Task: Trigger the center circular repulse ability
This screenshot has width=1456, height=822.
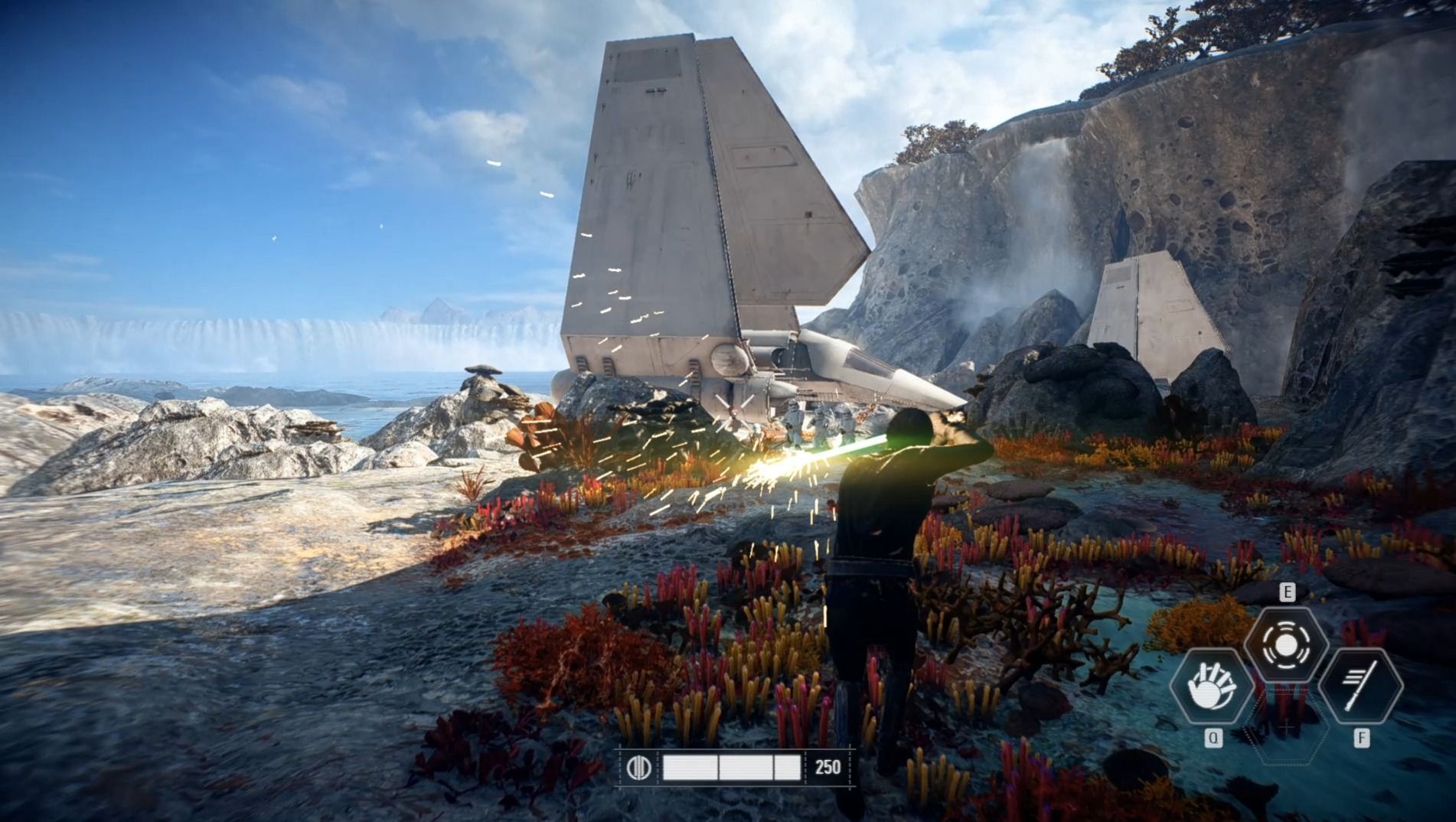Action: point(1286,645)
